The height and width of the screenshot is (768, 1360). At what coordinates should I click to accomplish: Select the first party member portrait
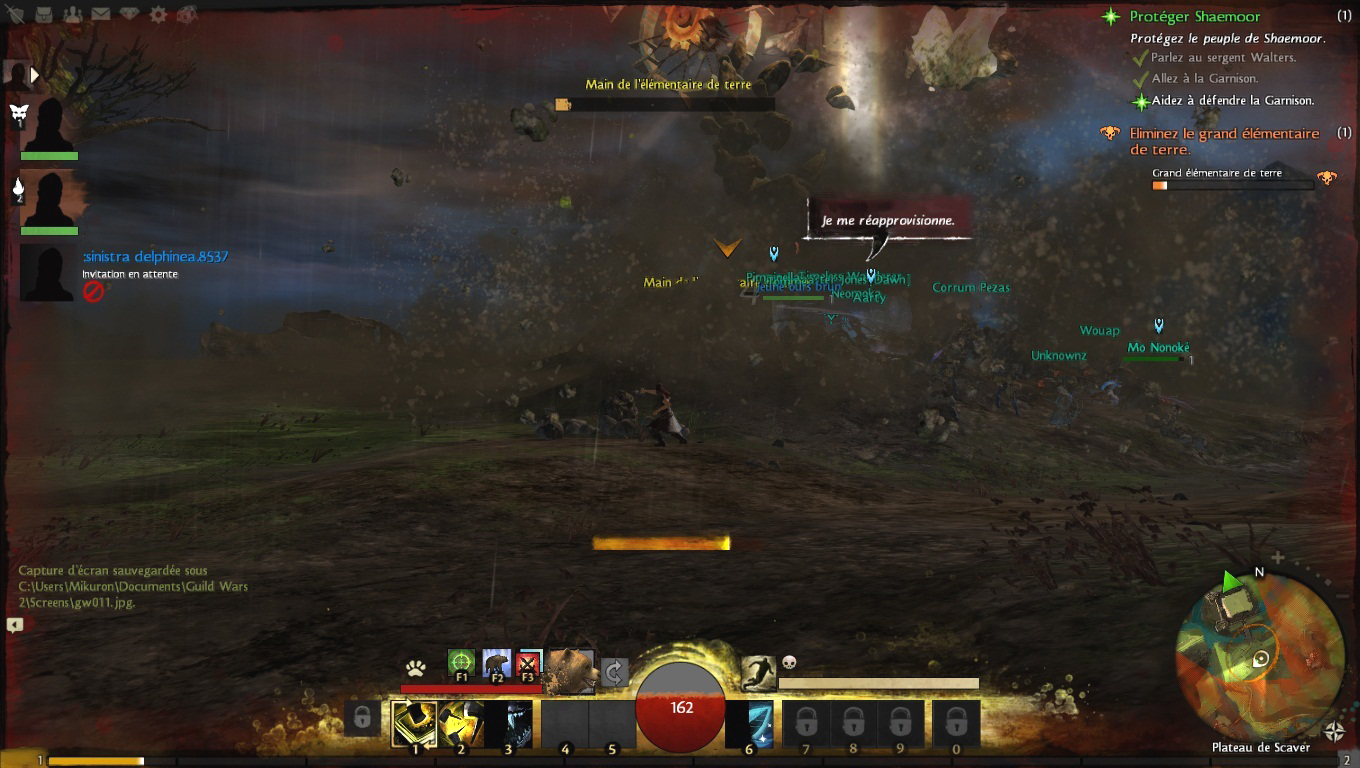click(48, 125)
